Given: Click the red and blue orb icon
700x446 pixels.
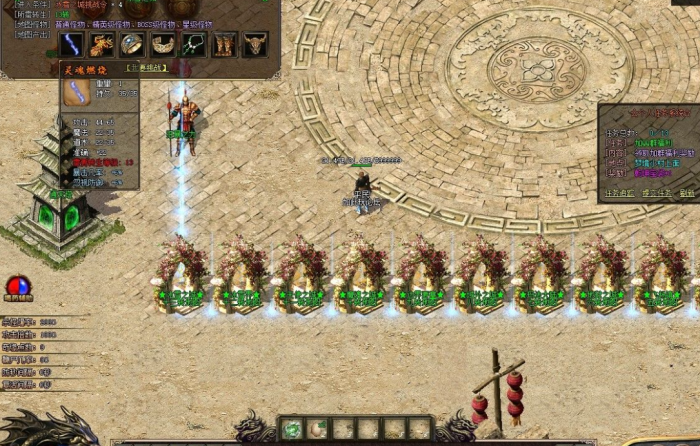Looking at the screenshot, I should click(x=18, y=287).
